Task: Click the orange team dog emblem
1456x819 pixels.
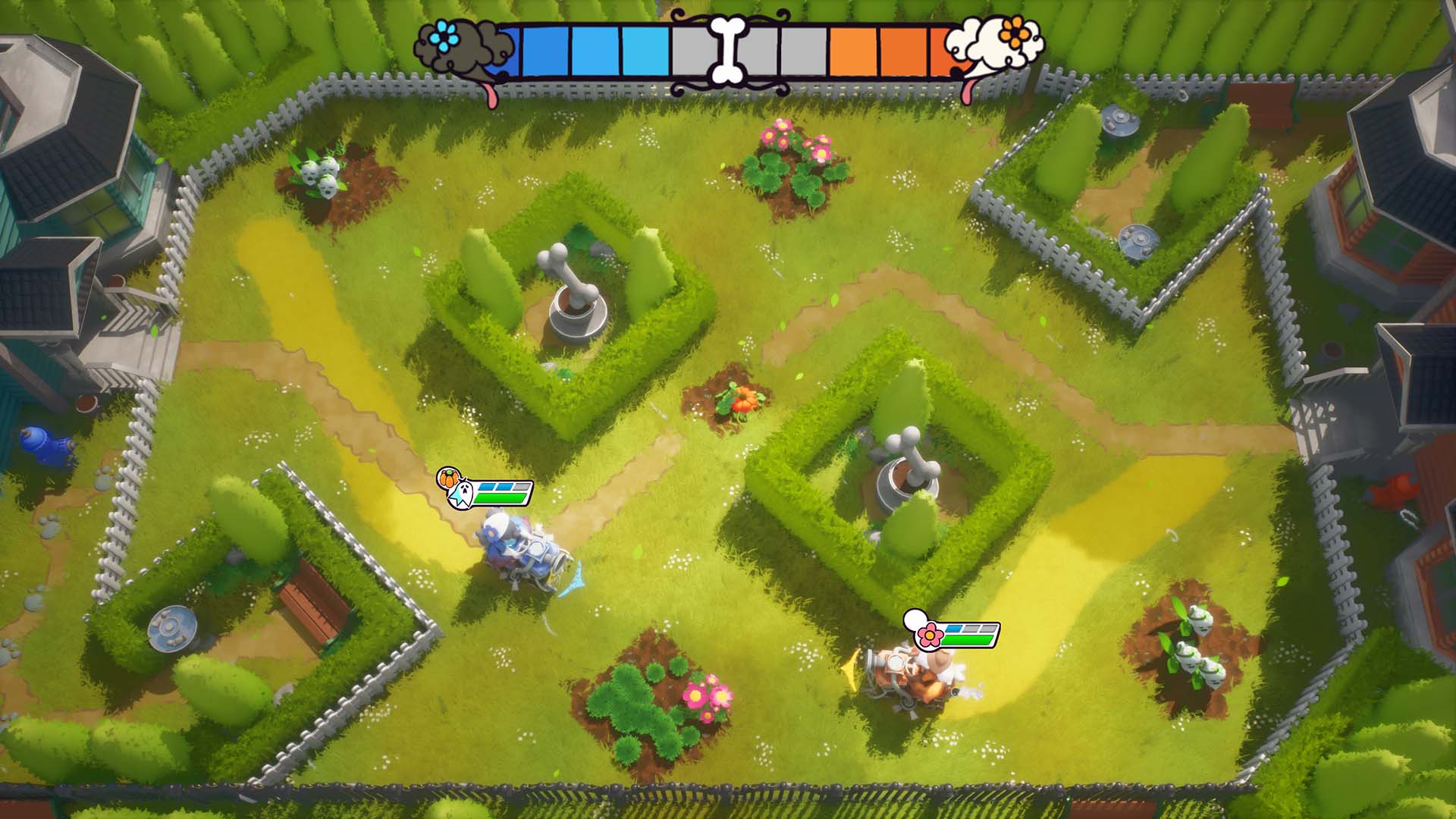Action: point(996,45)
